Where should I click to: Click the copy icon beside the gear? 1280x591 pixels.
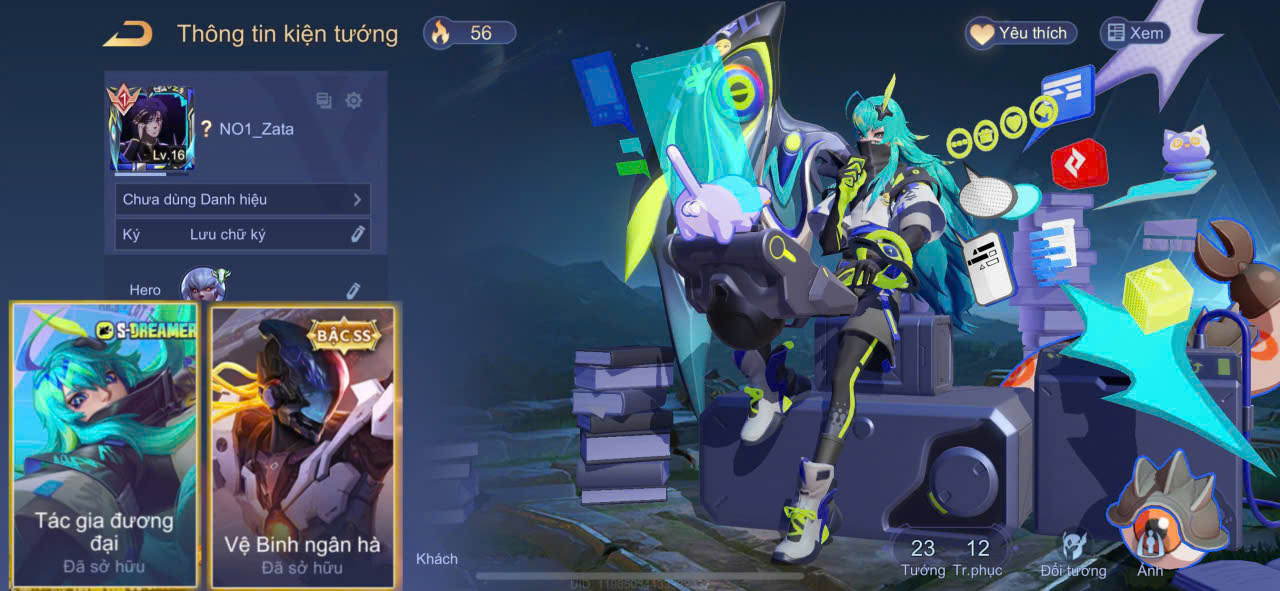(324, 100)
